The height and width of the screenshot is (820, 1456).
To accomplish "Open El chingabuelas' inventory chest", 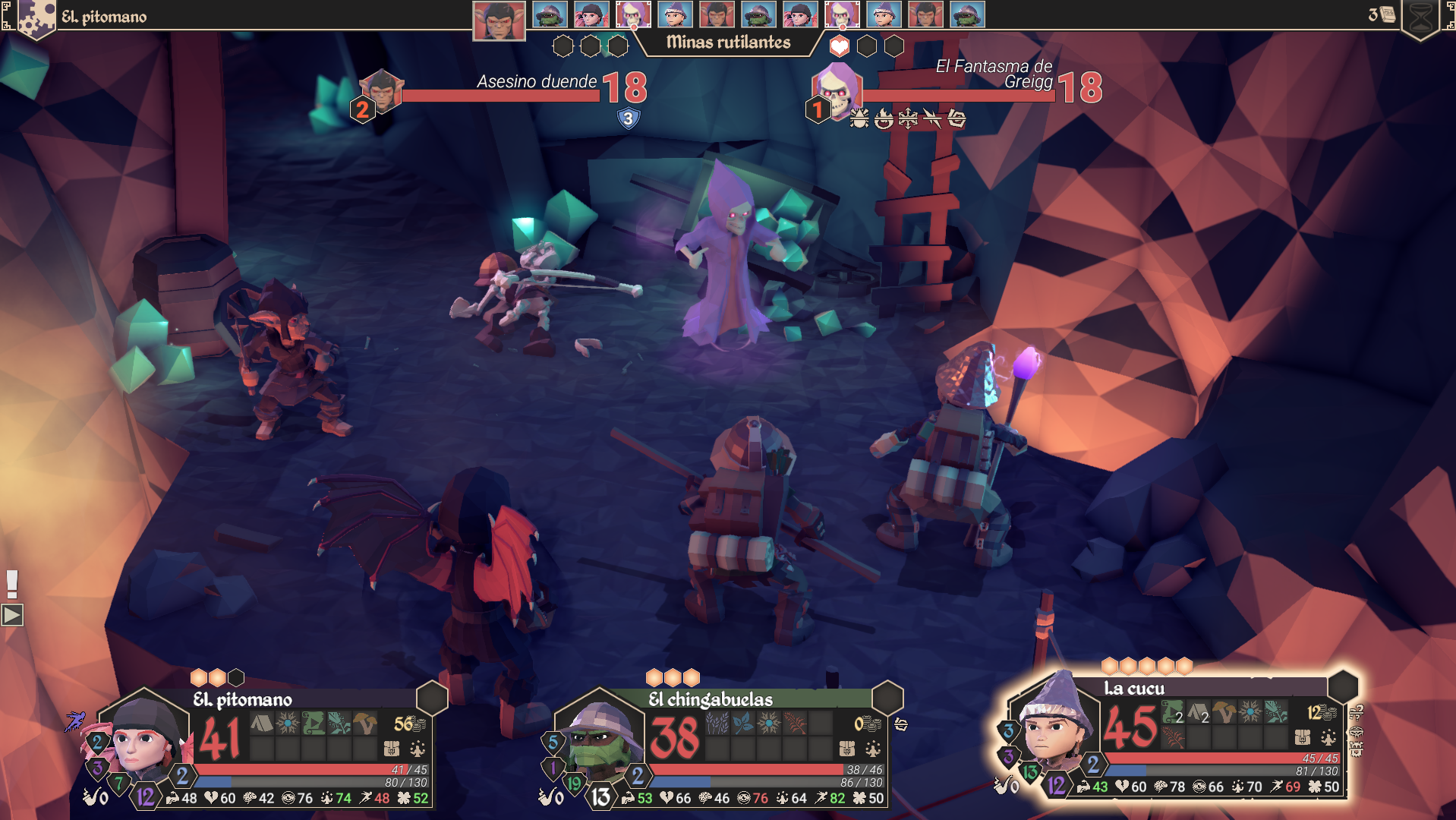I will tap(847, 749).
